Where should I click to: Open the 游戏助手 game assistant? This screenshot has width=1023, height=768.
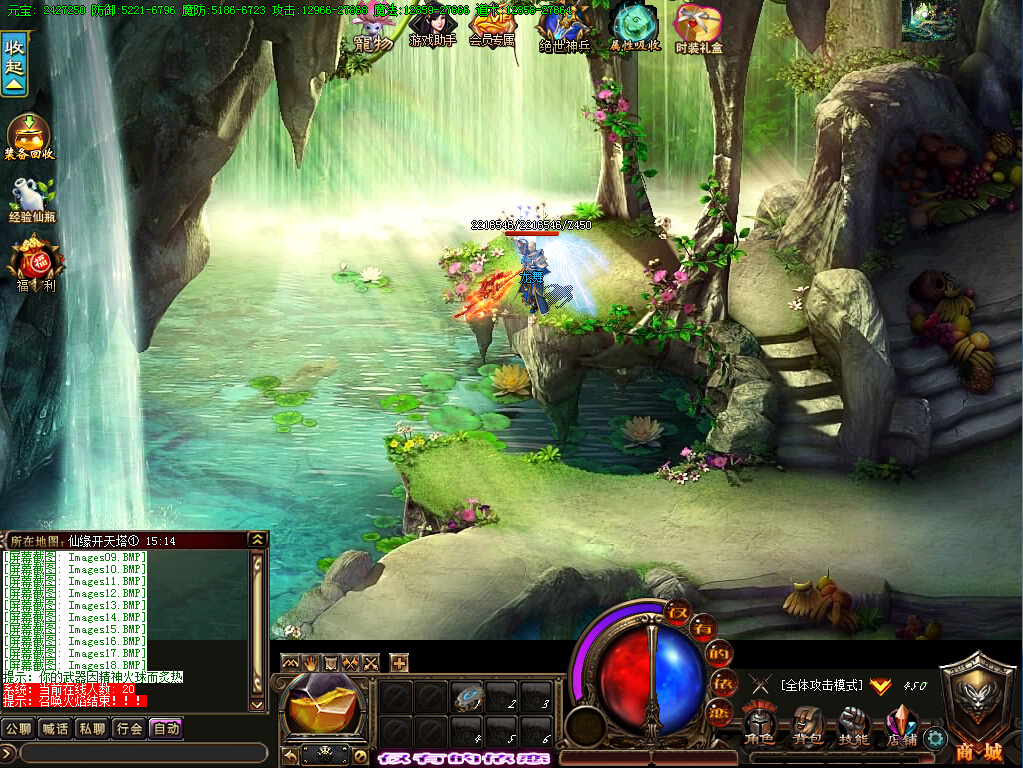click(x=433, y=26)
